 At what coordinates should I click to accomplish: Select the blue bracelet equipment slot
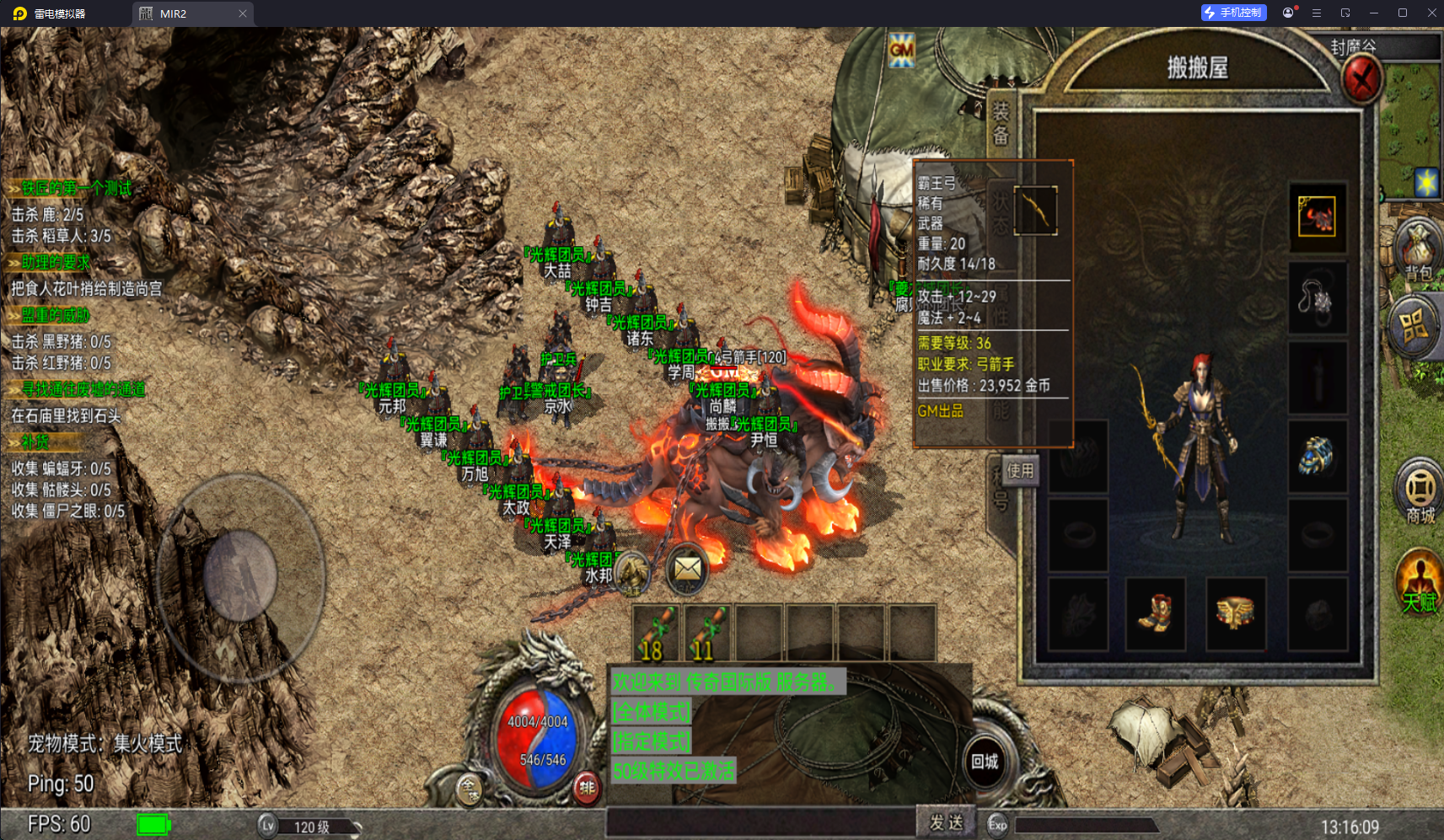point(1317,456)
